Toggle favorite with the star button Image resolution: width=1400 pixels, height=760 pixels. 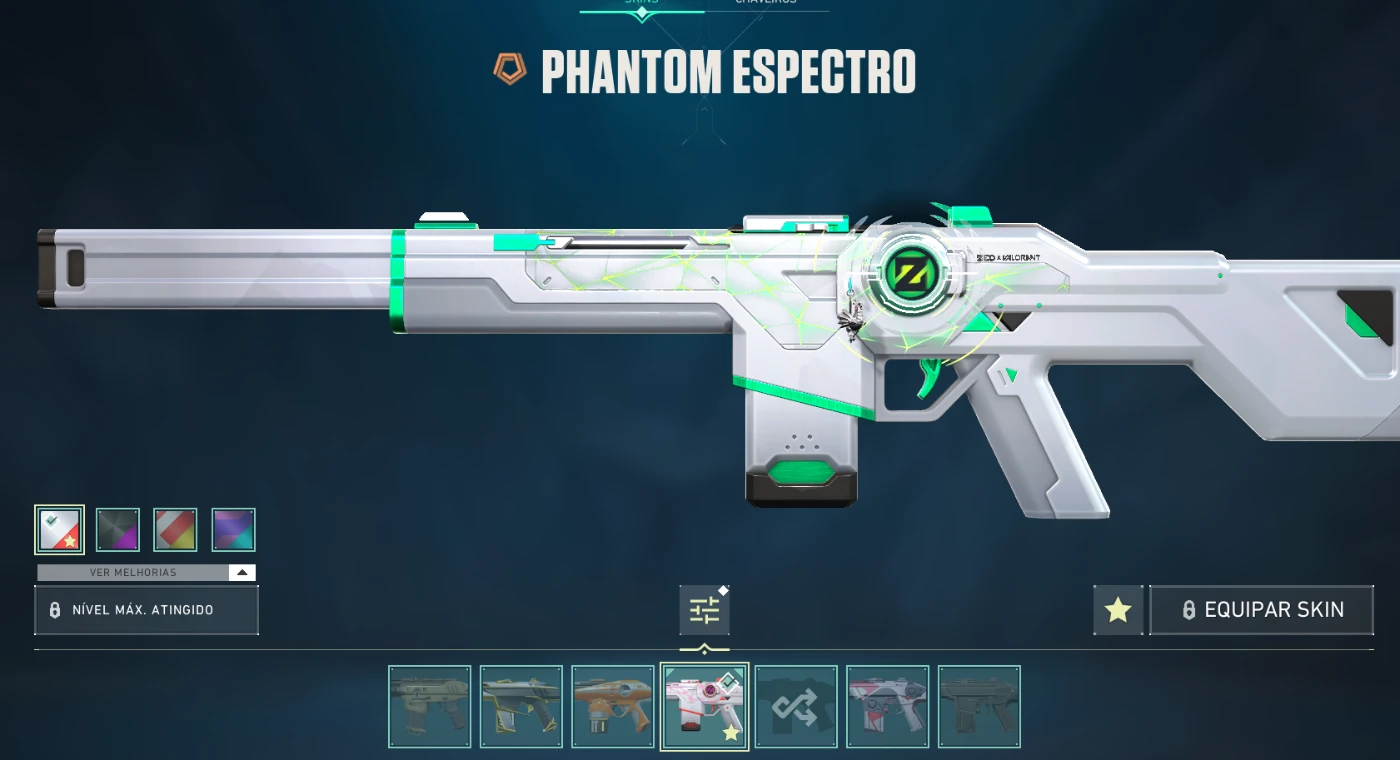(x=1117, y=610)
